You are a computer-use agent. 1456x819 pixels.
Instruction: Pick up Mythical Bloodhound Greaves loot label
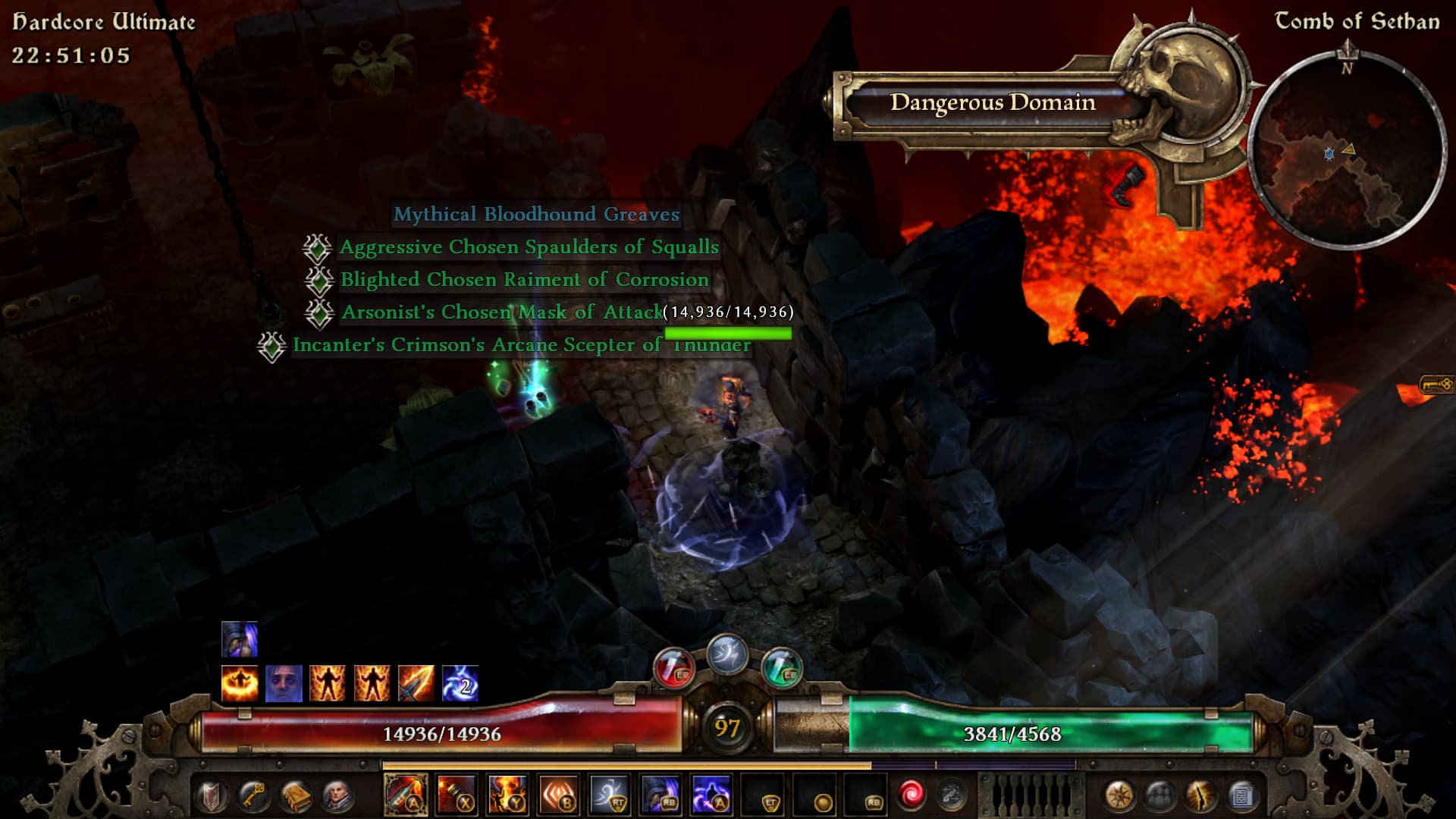536,215
